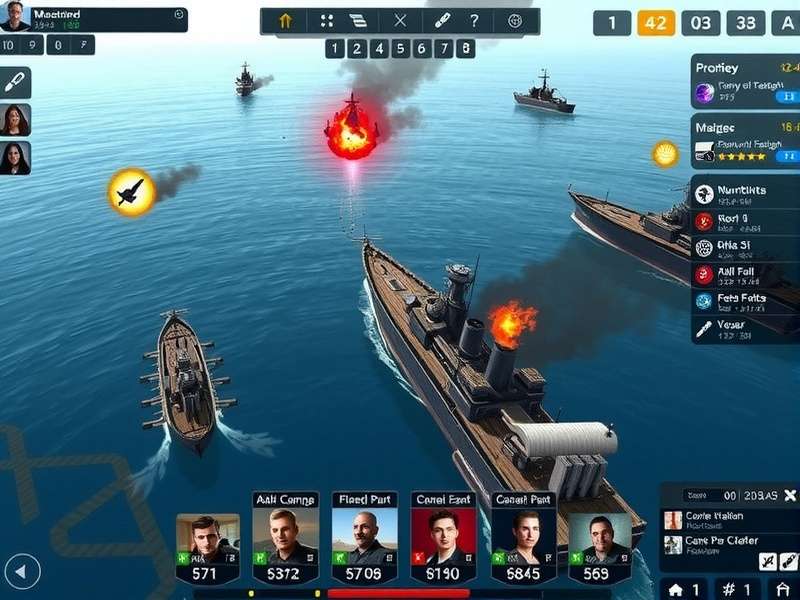The image size is (800, 600).
Task: Select the 33 tab
Action: coord(745,23)
